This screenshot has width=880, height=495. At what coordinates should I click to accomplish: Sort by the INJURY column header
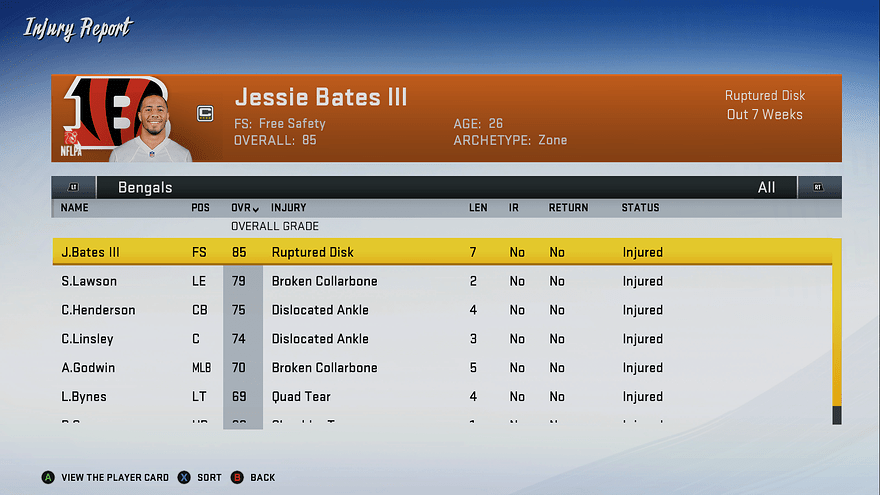289,208
